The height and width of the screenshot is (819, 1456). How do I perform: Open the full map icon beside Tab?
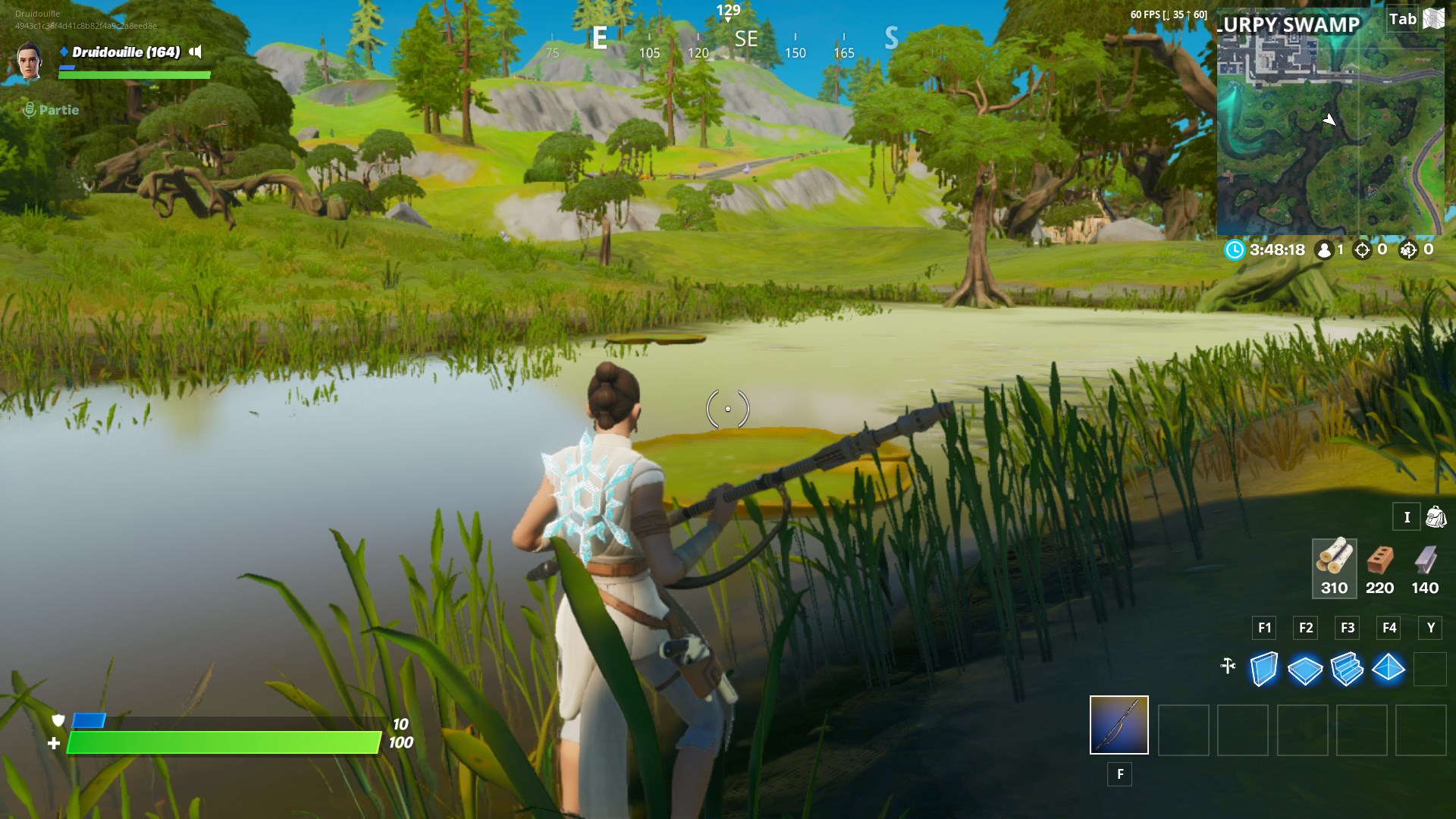(1434, 19)
